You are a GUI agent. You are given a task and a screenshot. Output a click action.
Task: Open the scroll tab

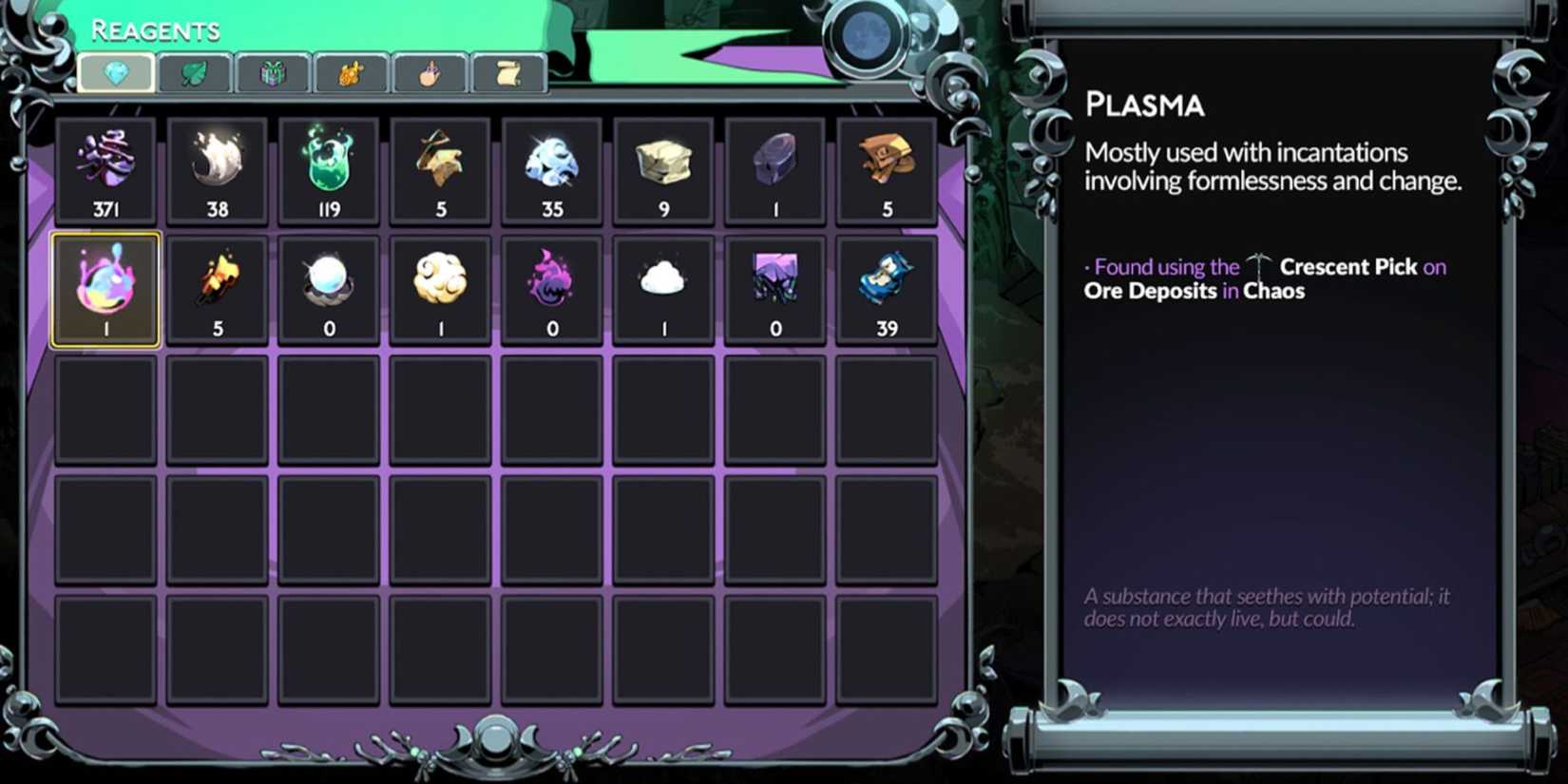(510, 73)
